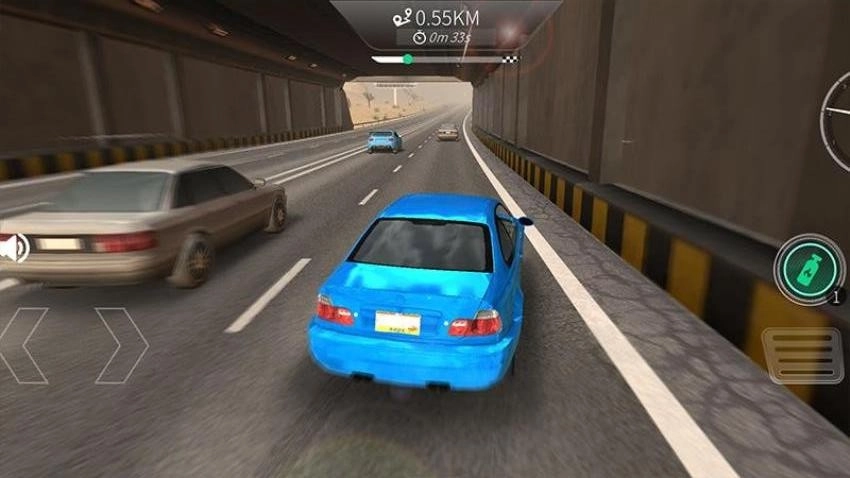Activate the green nitro boost bottle
The image size is (850, 478).
tap(808, 268)
